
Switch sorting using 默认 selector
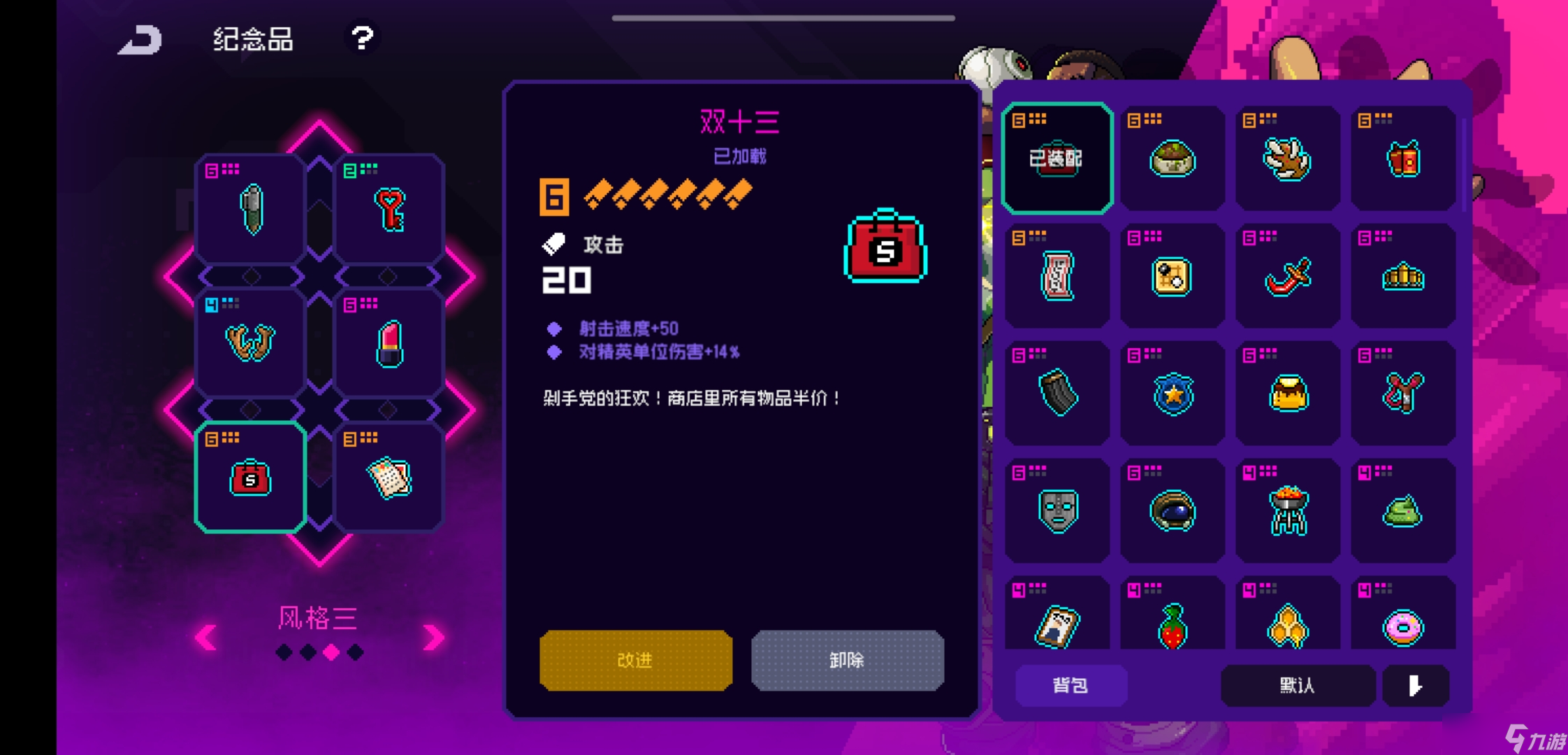(x=1296, y=686)
